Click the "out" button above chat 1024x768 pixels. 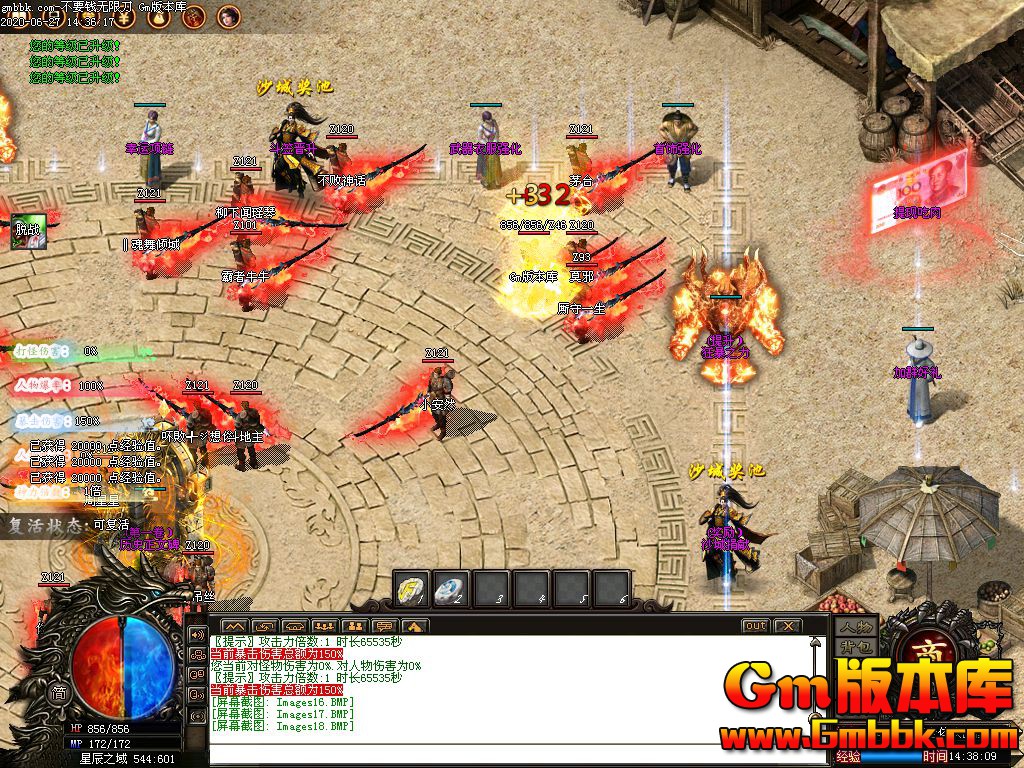pyautogui.click(x=756, y=626)
